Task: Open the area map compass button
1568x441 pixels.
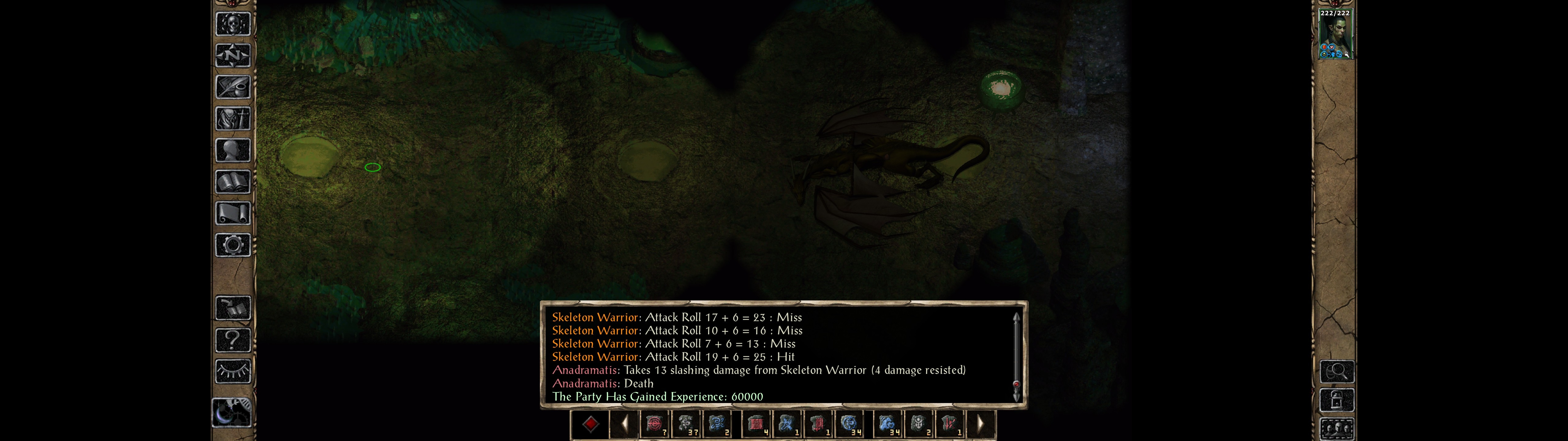Action: tap(232, 55)
